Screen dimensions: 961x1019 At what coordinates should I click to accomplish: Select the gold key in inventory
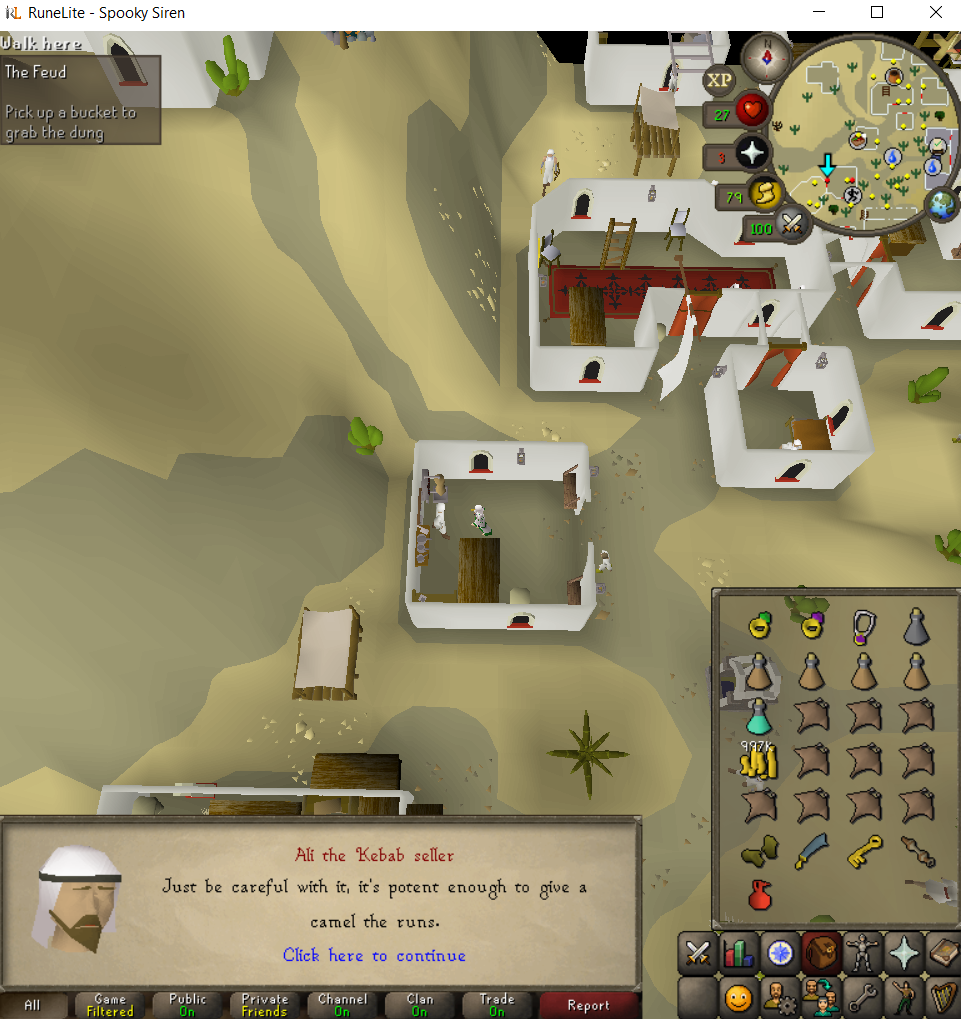click(864, 852)
